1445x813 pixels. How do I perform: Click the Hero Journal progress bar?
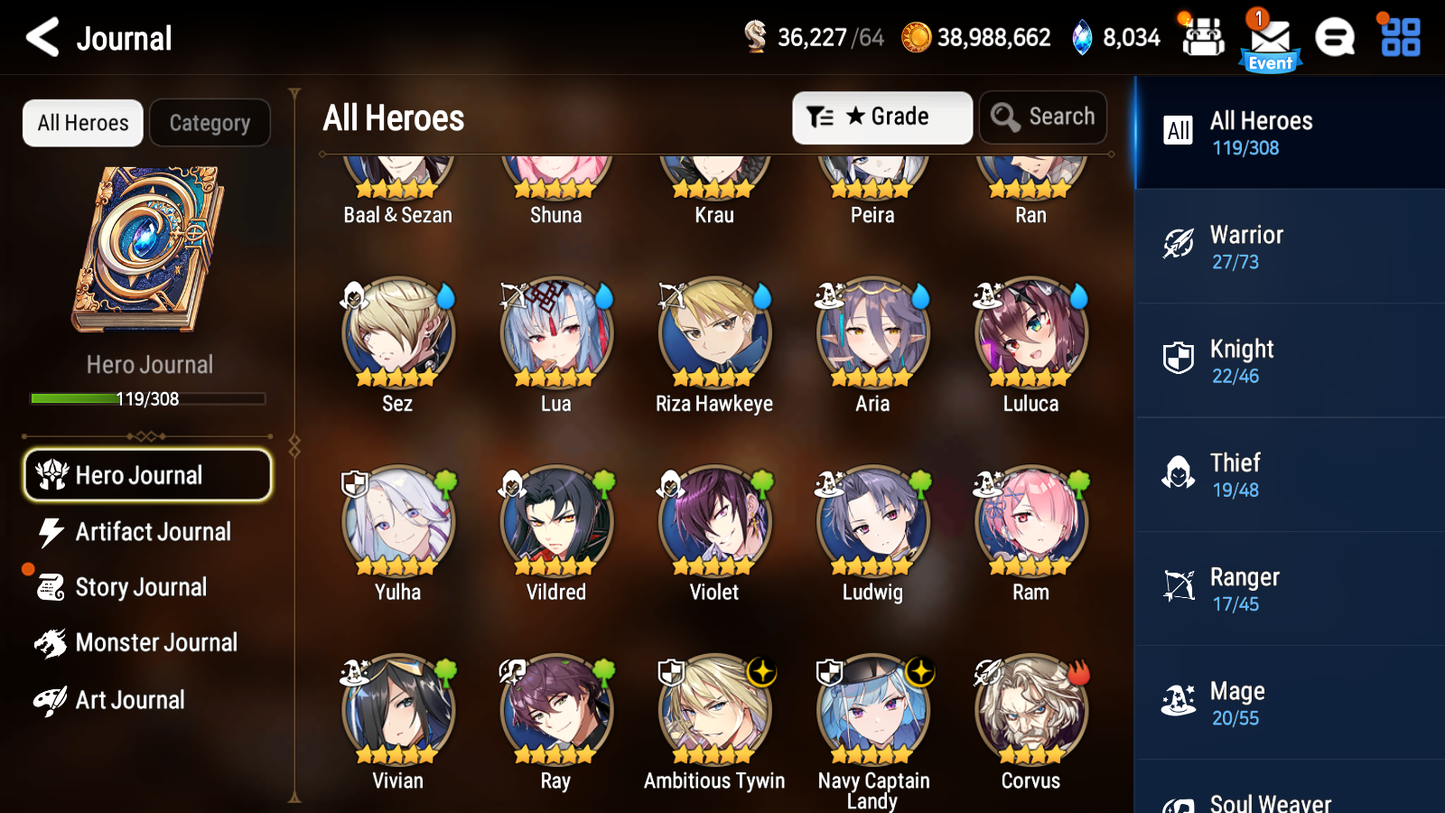click(x=148, y=398)
